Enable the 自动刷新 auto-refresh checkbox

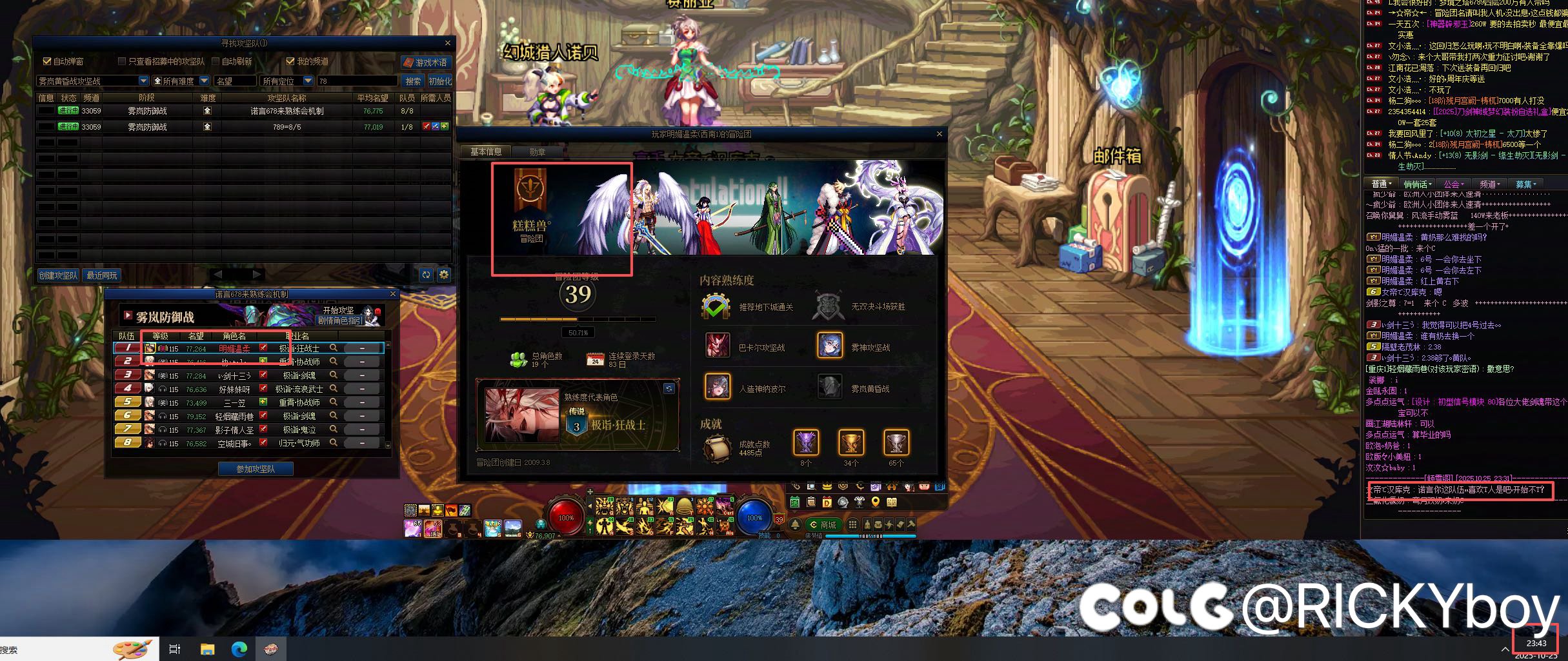[x=216, y=61]
